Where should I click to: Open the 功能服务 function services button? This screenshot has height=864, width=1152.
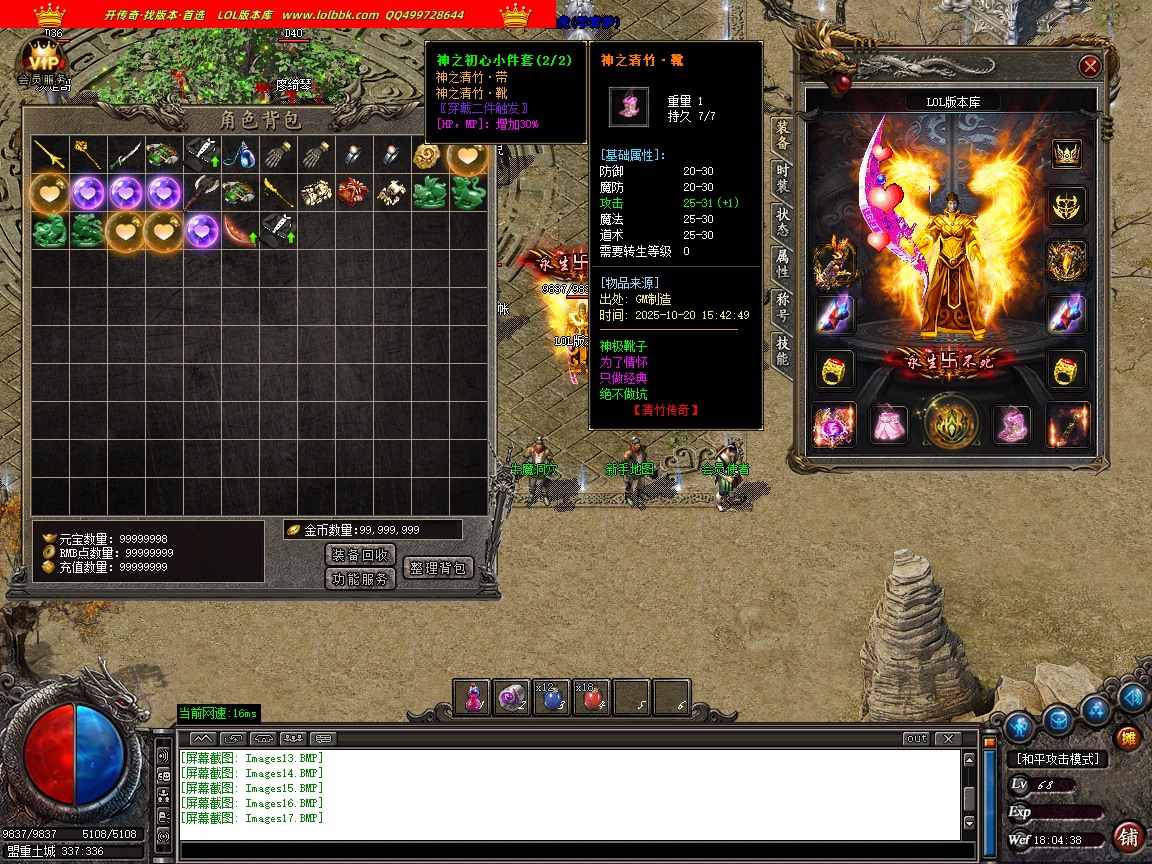(x=361, y=579)
